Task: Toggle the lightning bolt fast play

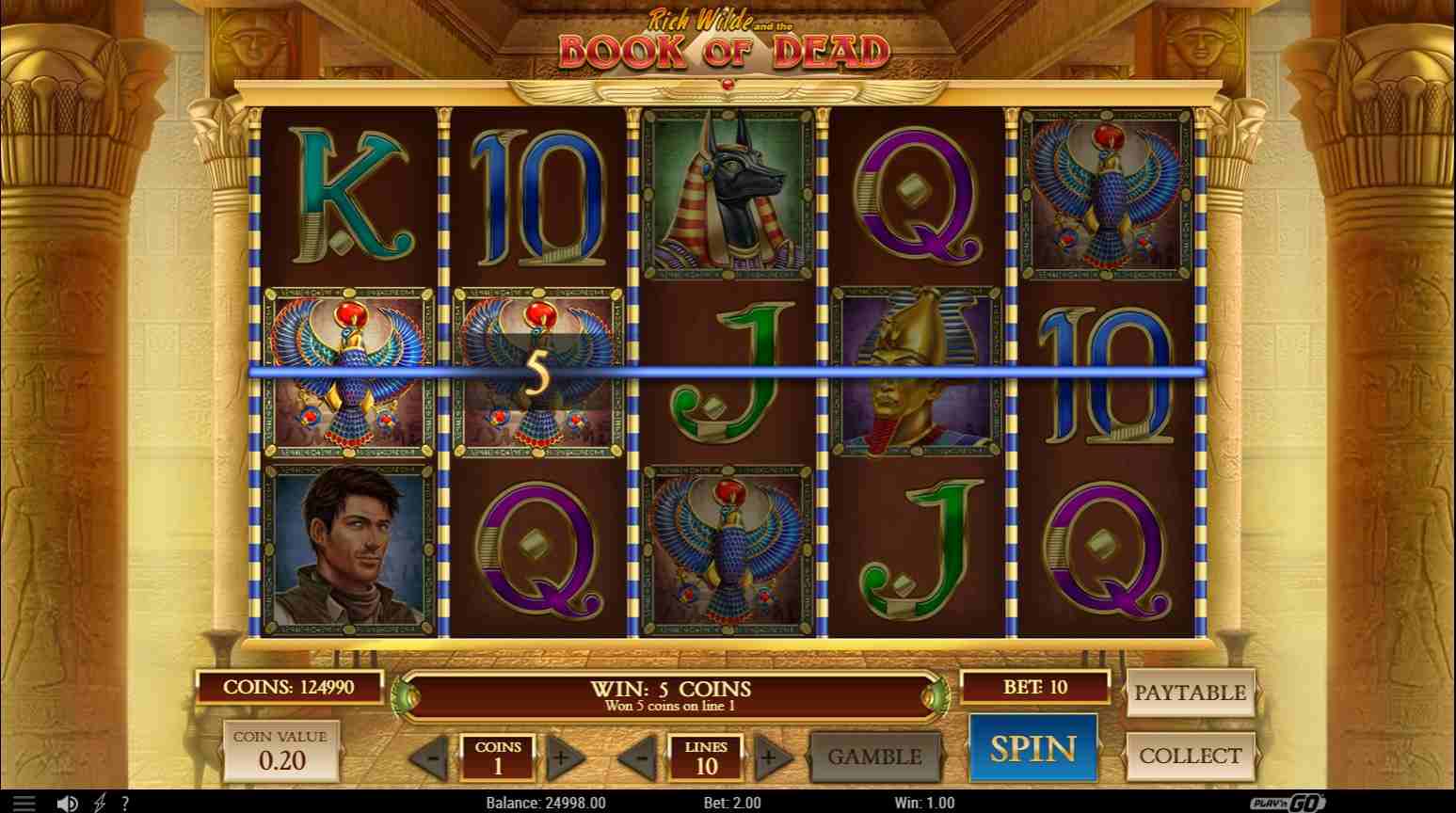Action: tap(99, 804)
